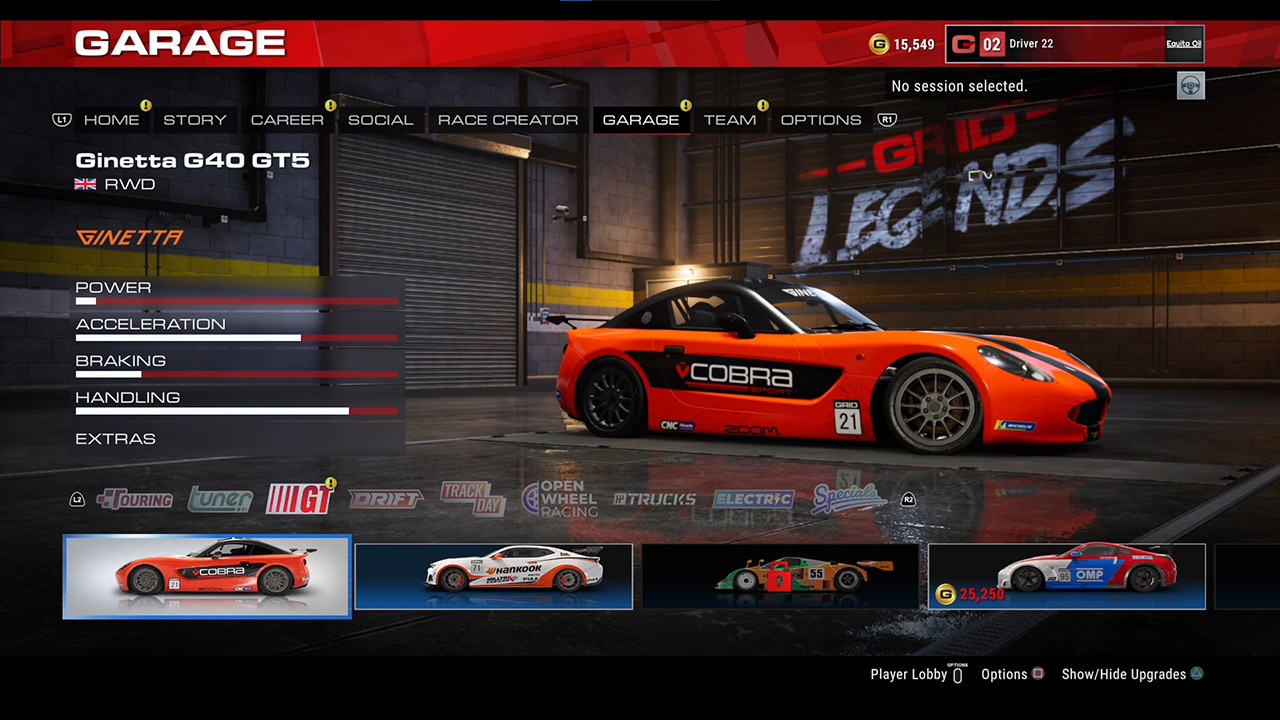Switch to the Options tab
Image resolution: width=1280 pixels, height=720 pixels.
(821, 120)
